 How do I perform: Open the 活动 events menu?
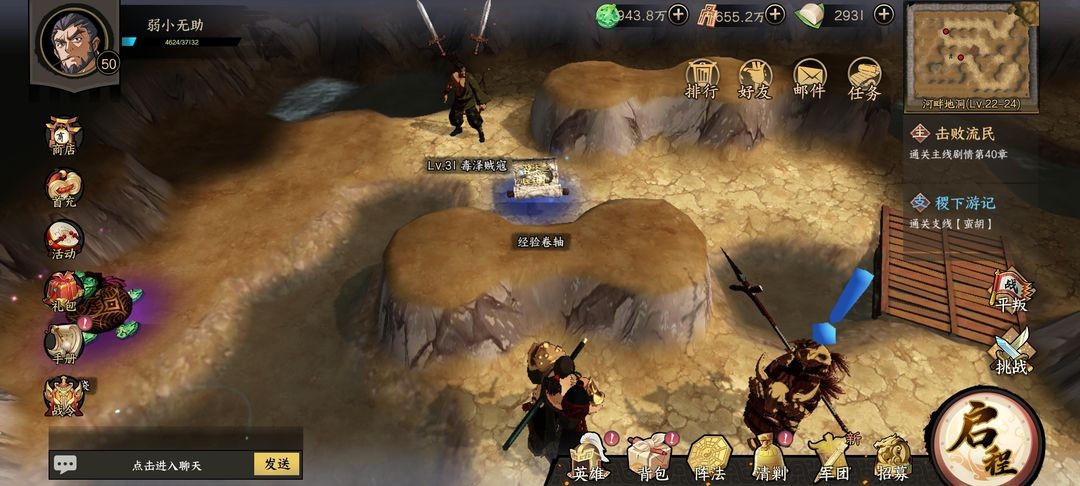(x=64, y=241)
